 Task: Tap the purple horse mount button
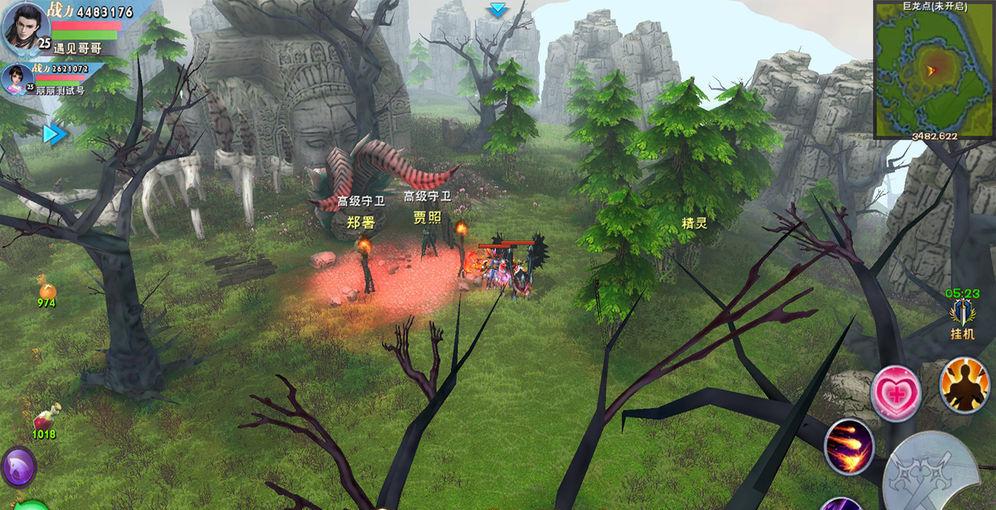[18, 467]
